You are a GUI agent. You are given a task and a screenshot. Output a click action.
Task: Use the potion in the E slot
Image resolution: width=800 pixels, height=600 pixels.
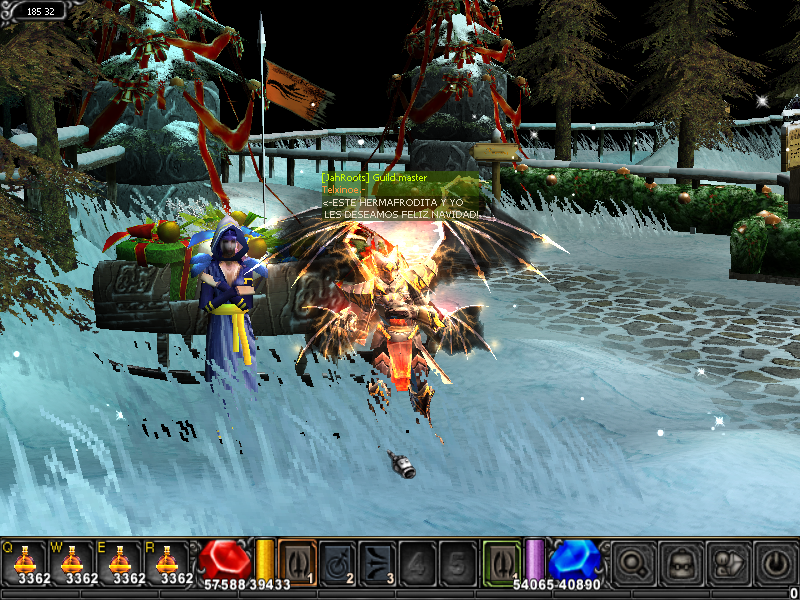coord(122,561)
